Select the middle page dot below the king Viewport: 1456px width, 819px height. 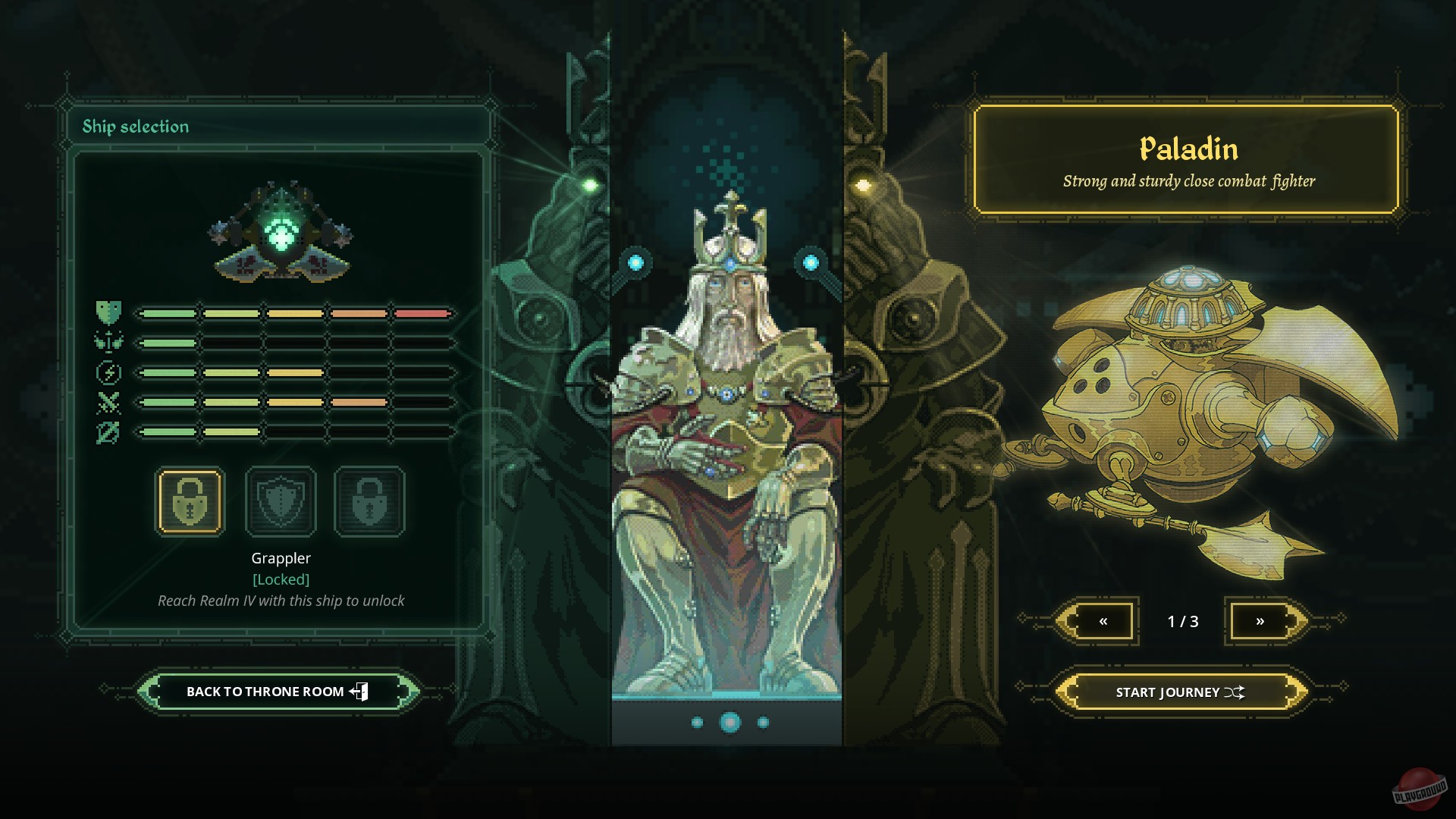[x=729, y=722]
